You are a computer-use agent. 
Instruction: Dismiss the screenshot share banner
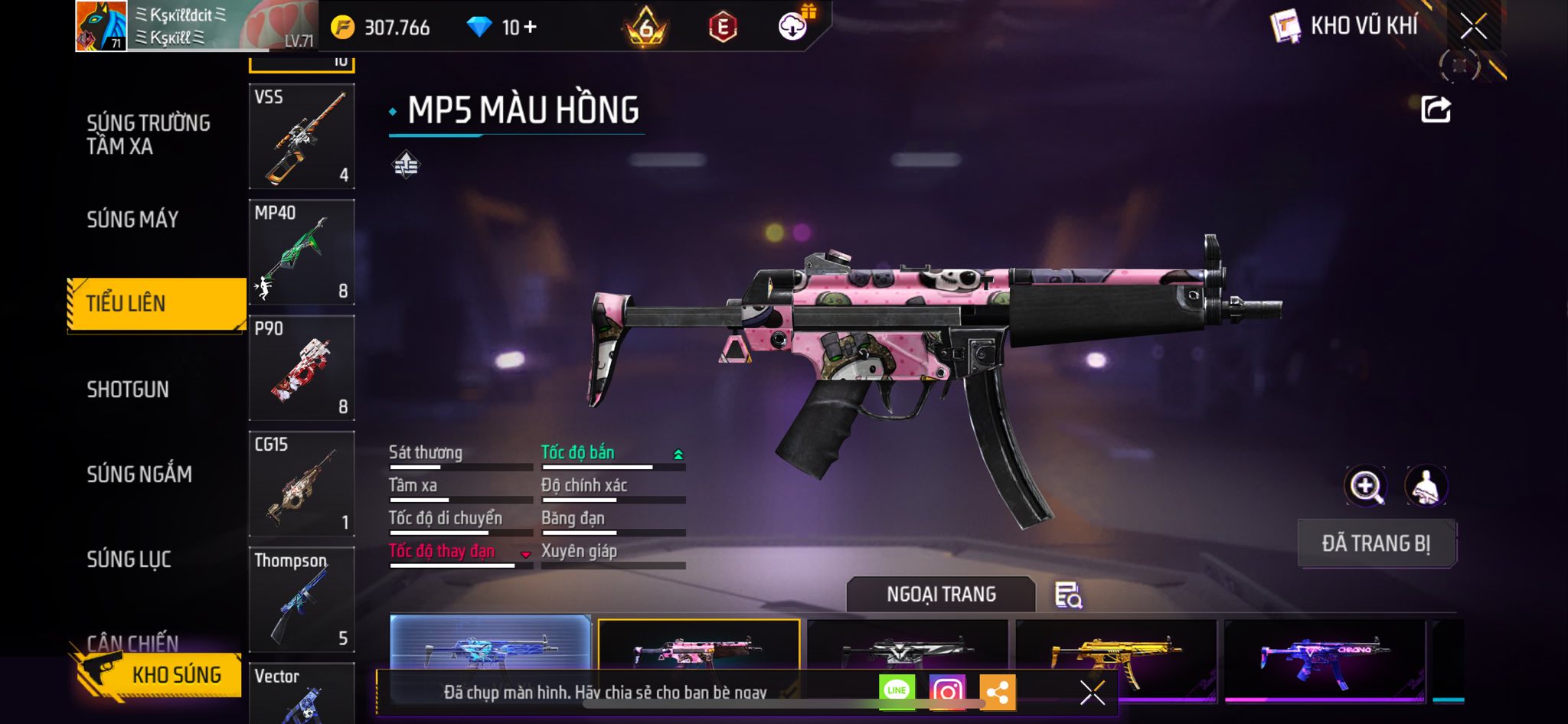pyautogui.click(x=1093, y=693)
